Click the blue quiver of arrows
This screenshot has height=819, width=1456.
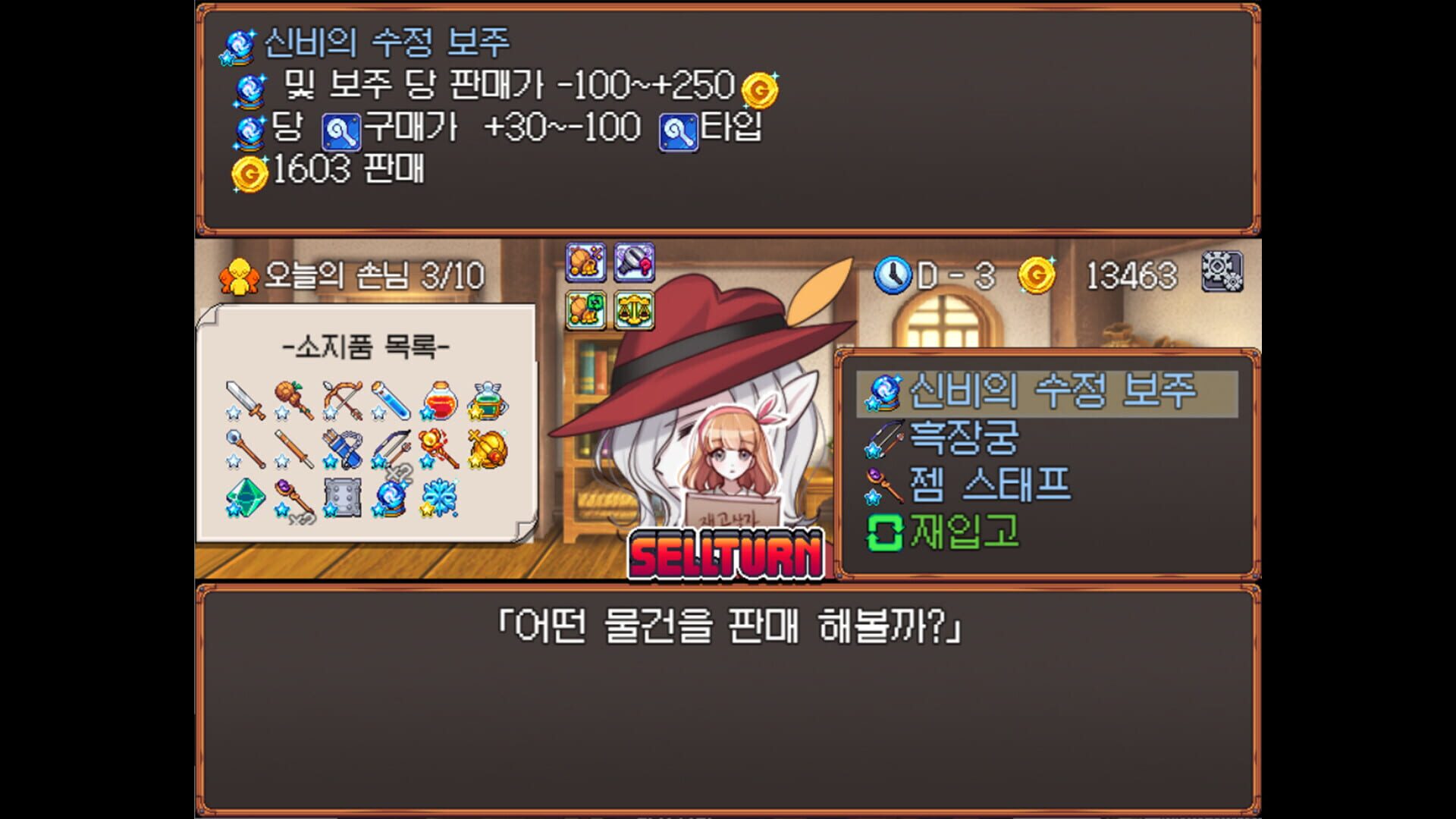(x=344, y=450)
